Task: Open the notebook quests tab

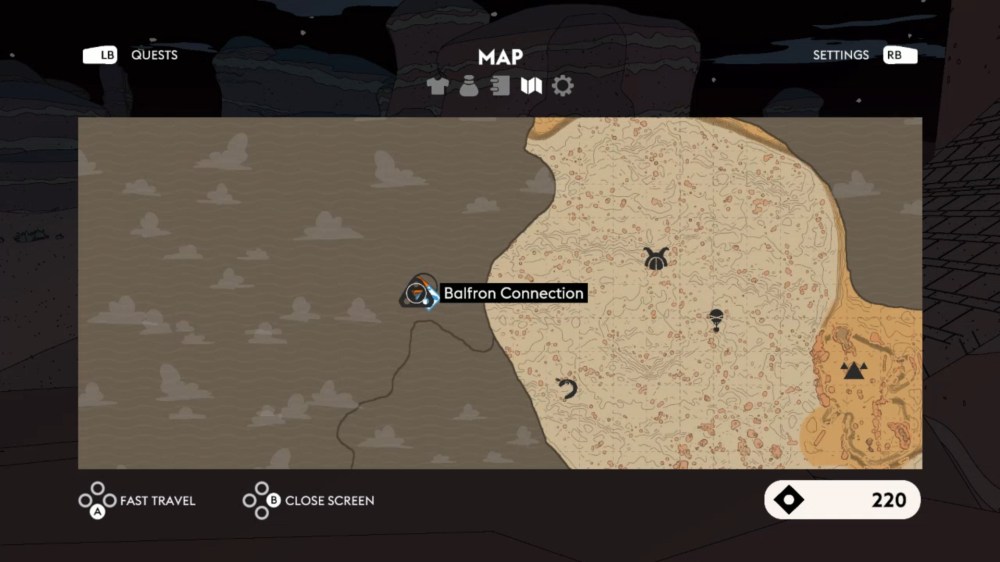Action: pyautogui.click(x=500, y=87)
